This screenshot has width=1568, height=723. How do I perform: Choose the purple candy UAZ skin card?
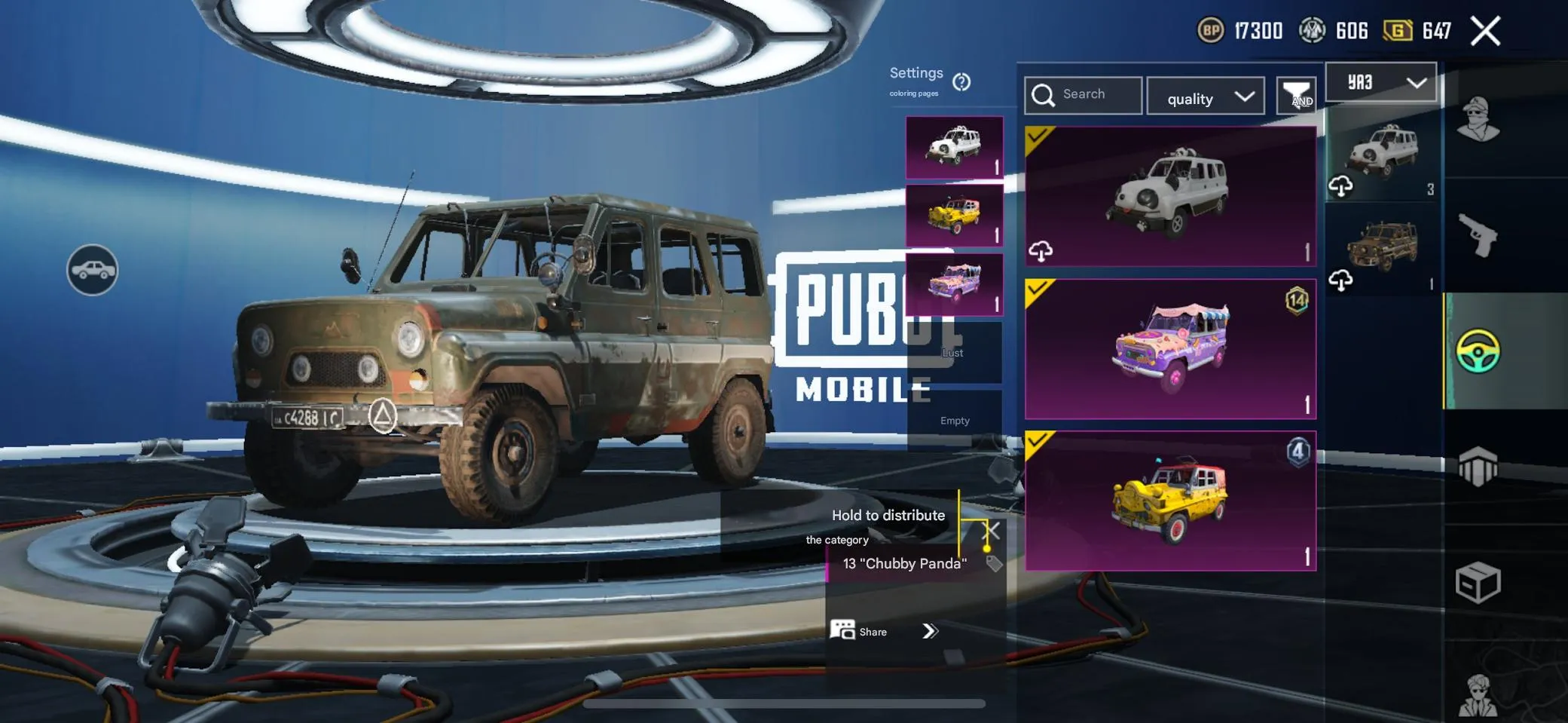point(1170,349)
